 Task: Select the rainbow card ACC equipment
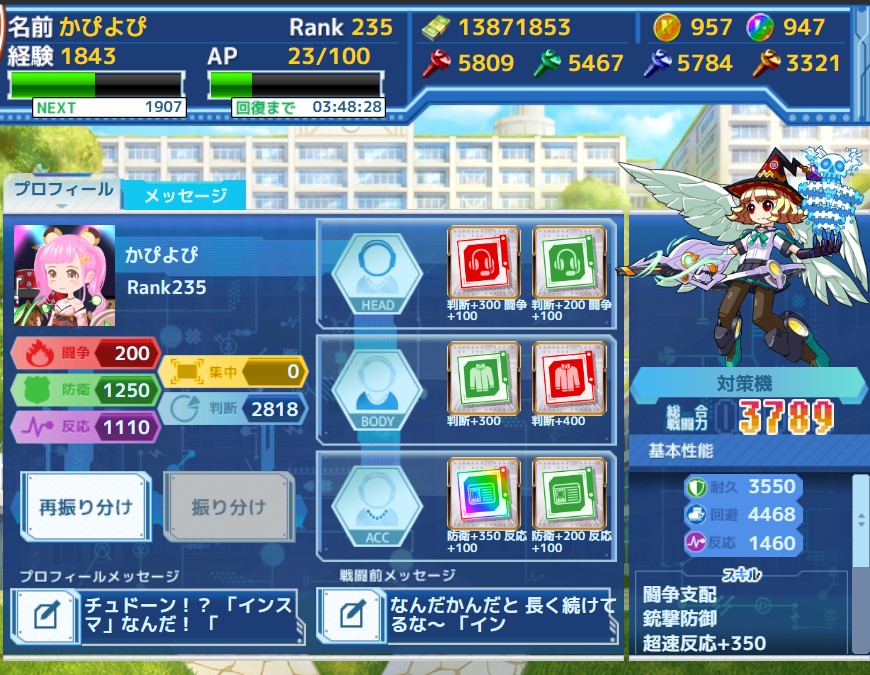point(484,493)
